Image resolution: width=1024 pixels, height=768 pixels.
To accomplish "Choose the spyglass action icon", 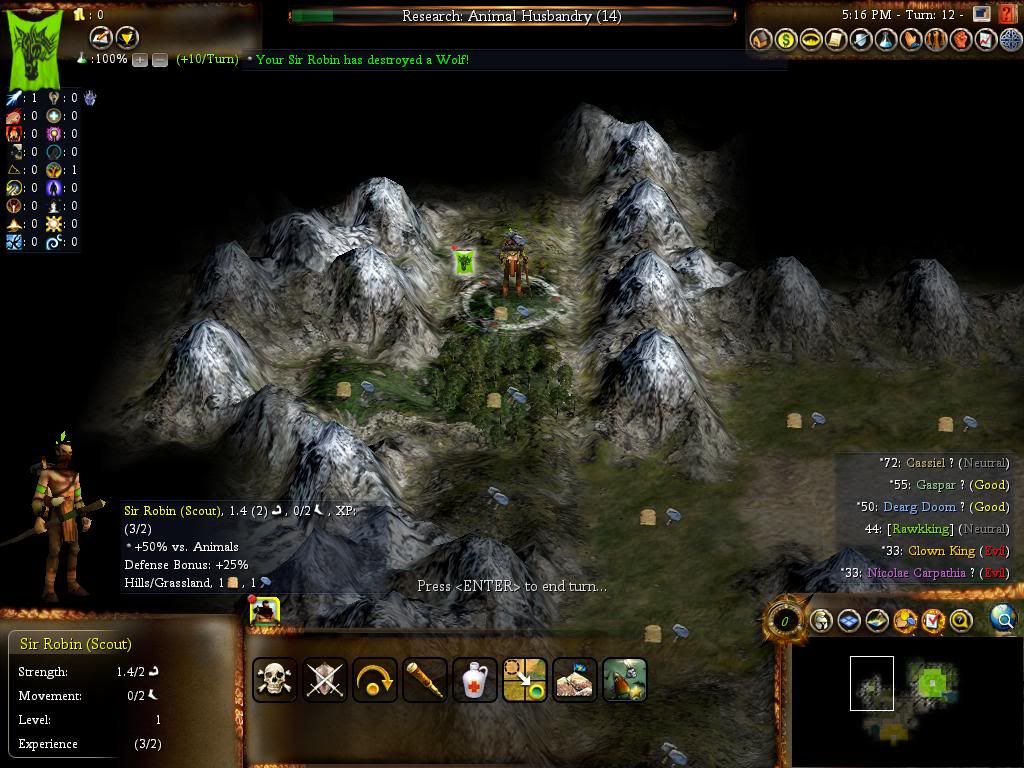I will [425, 680].
